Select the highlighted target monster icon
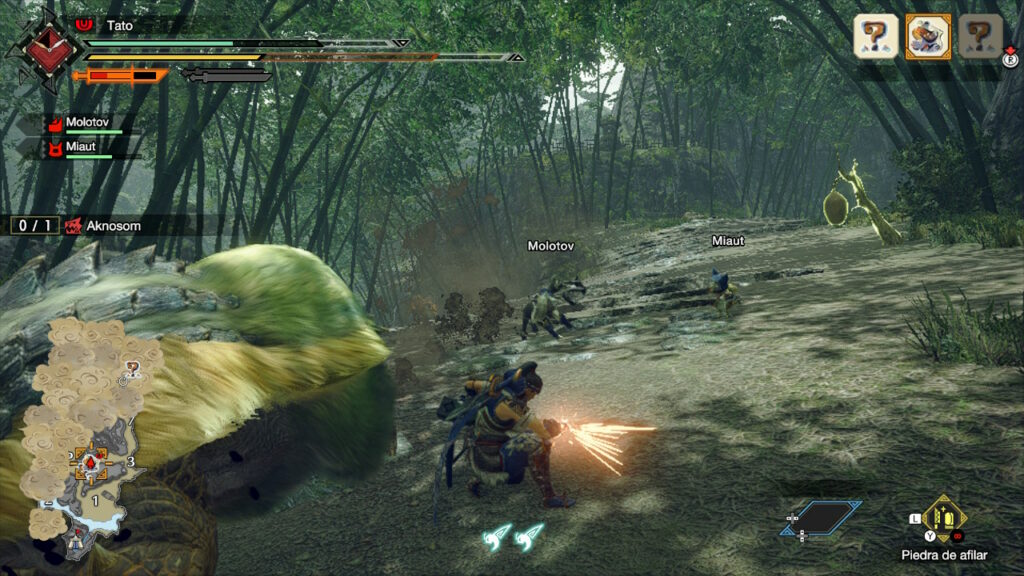This screenshot has height=576, width=1024. [x=928, y=37]
